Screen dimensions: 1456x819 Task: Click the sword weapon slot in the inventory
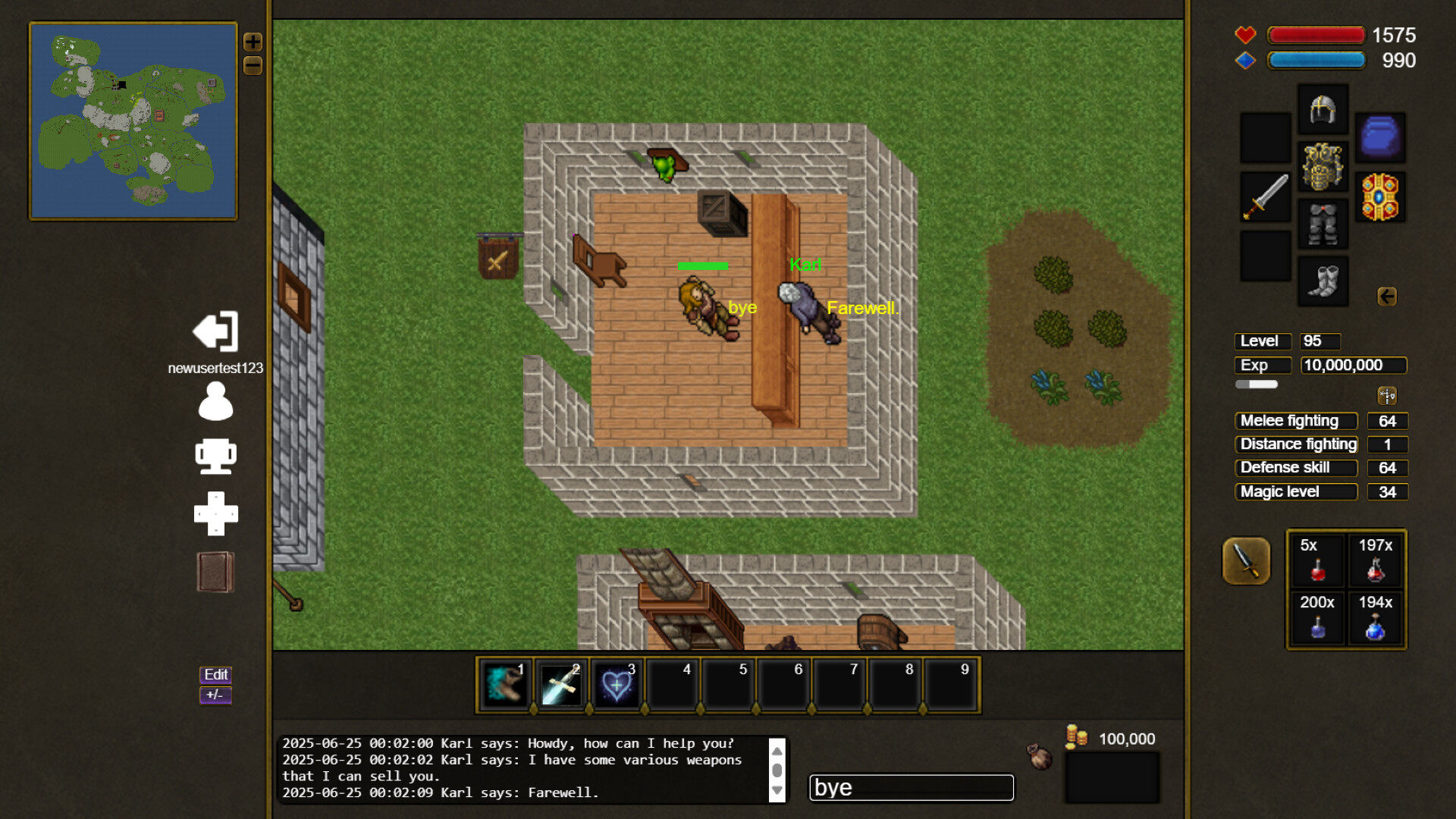(1264, 195)
